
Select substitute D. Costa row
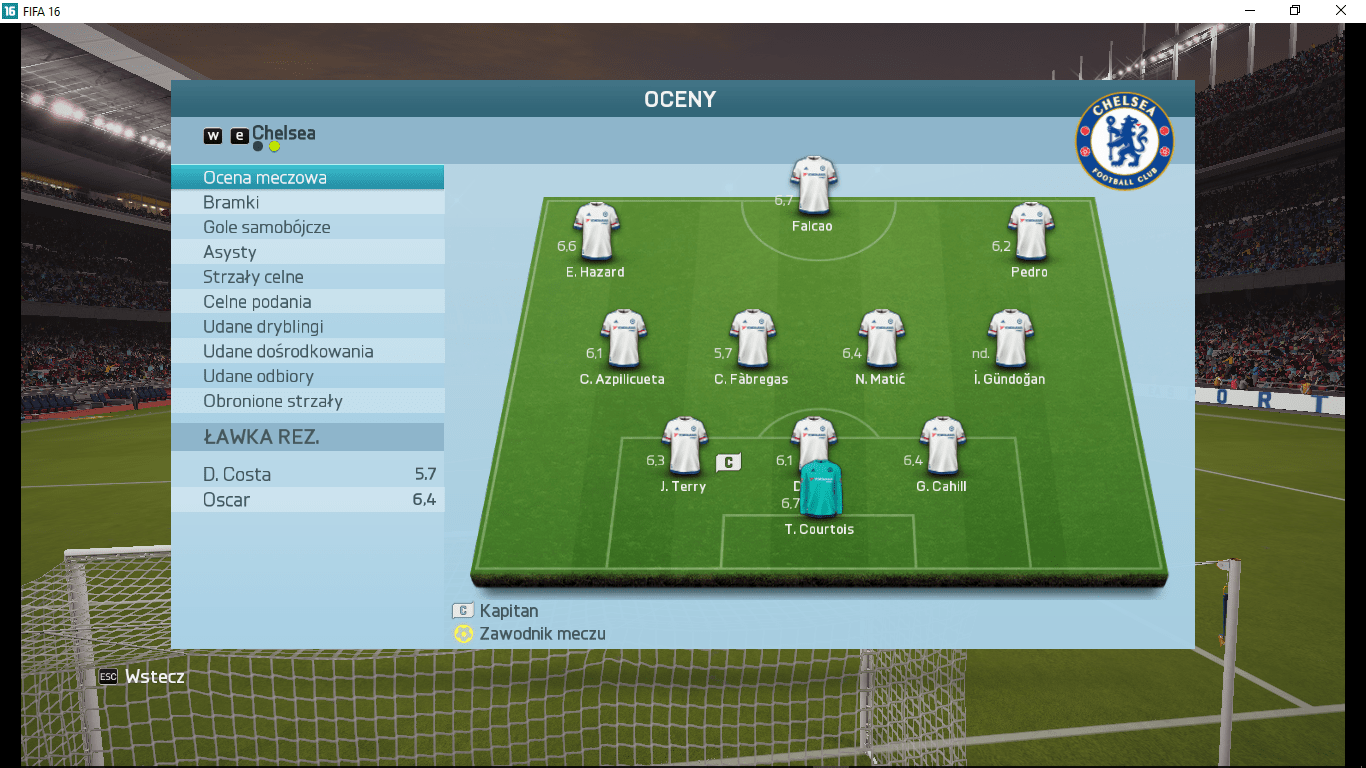tap(307, 475)
